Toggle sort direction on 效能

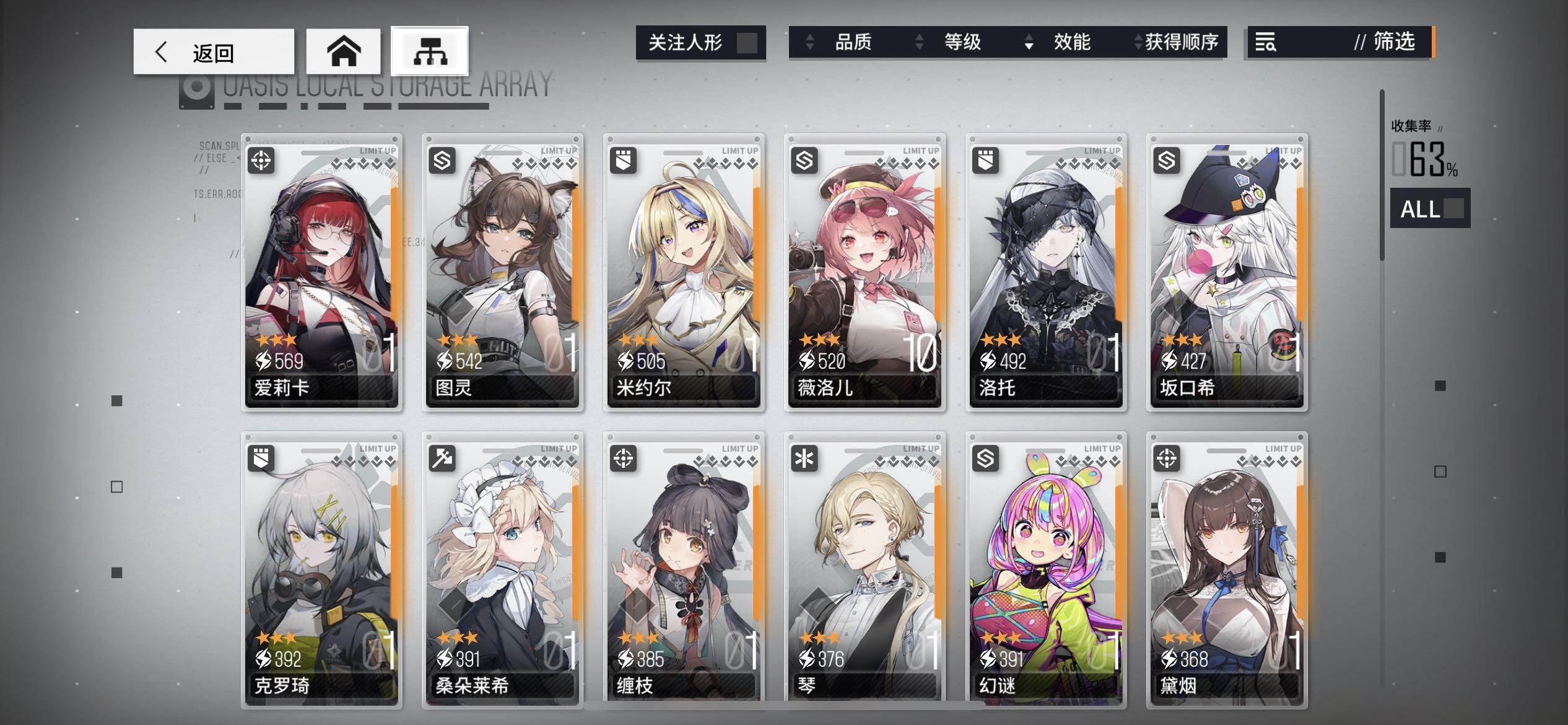(1030, 43)
